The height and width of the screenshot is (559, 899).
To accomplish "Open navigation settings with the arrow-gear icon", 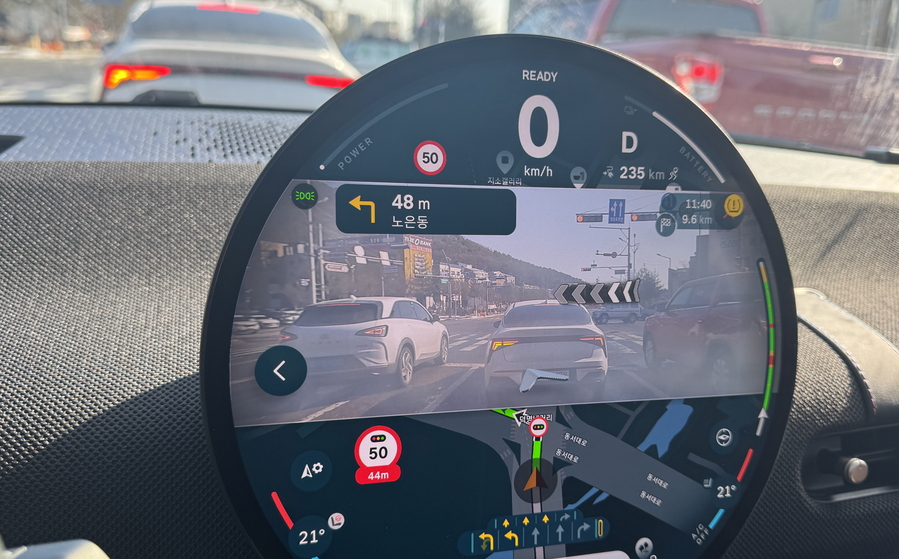I will pos(311,469).
